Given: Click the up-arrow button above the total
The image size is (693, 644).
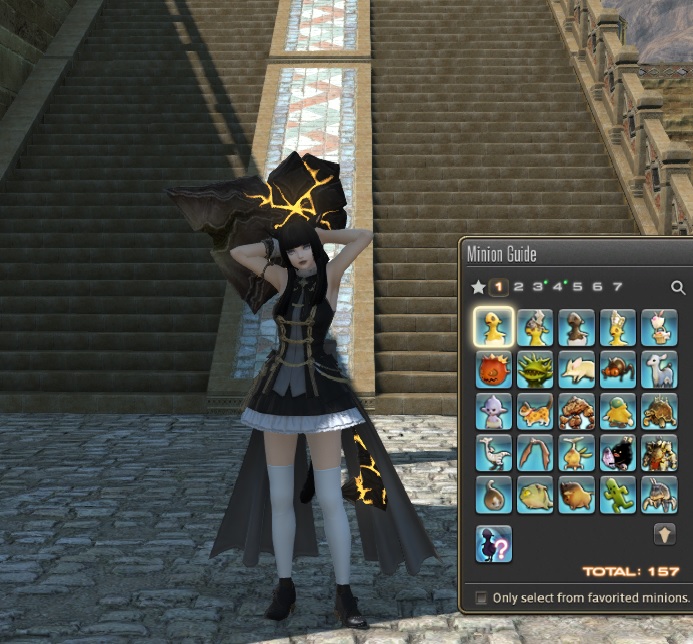Looking at the screenshot, I should pyautogui.click(x=664, y=534).
